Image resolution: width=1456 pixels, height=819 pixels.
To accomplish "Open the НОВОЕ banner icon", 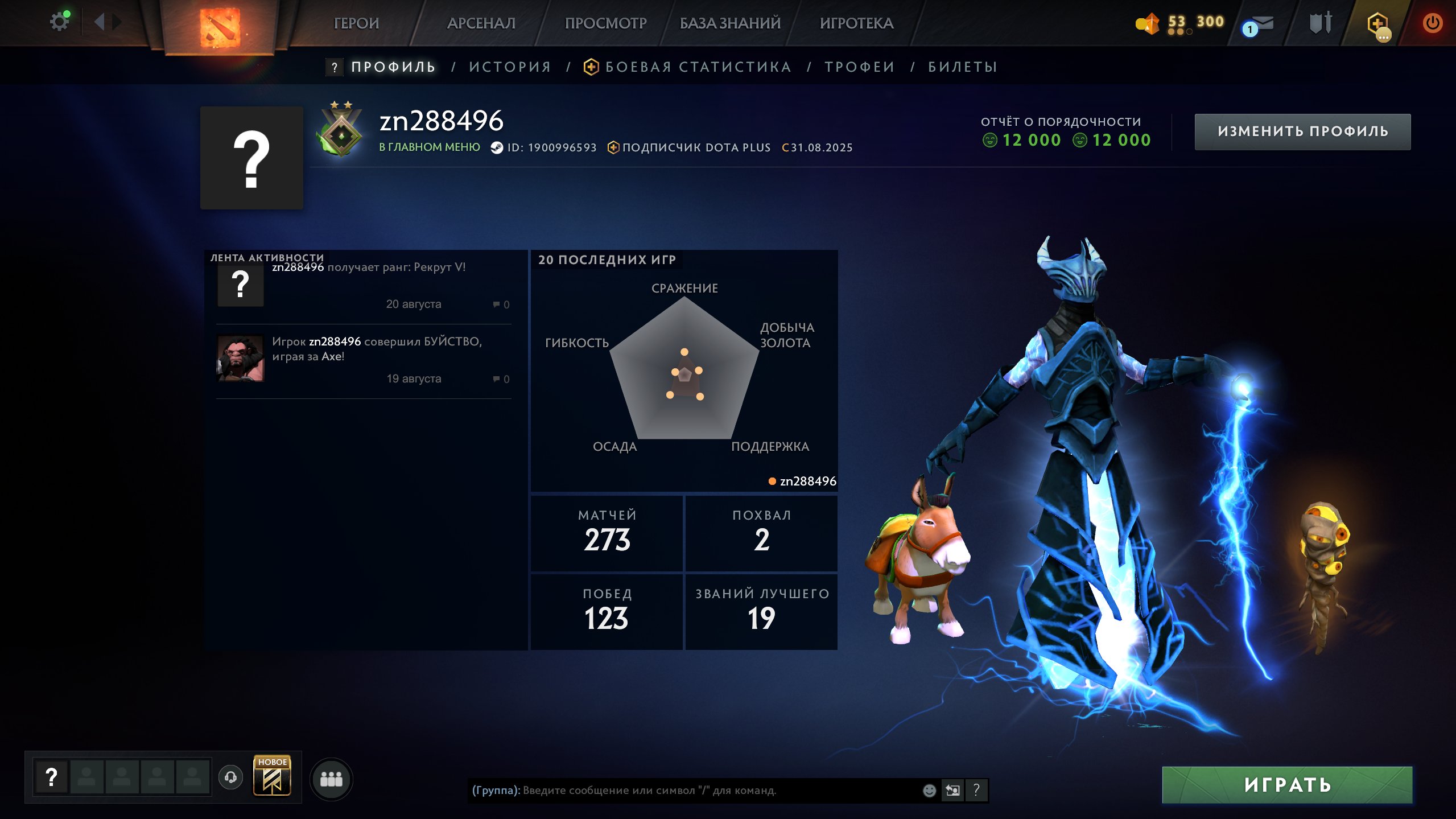I will pyautogui.click(x=272, y=776).
